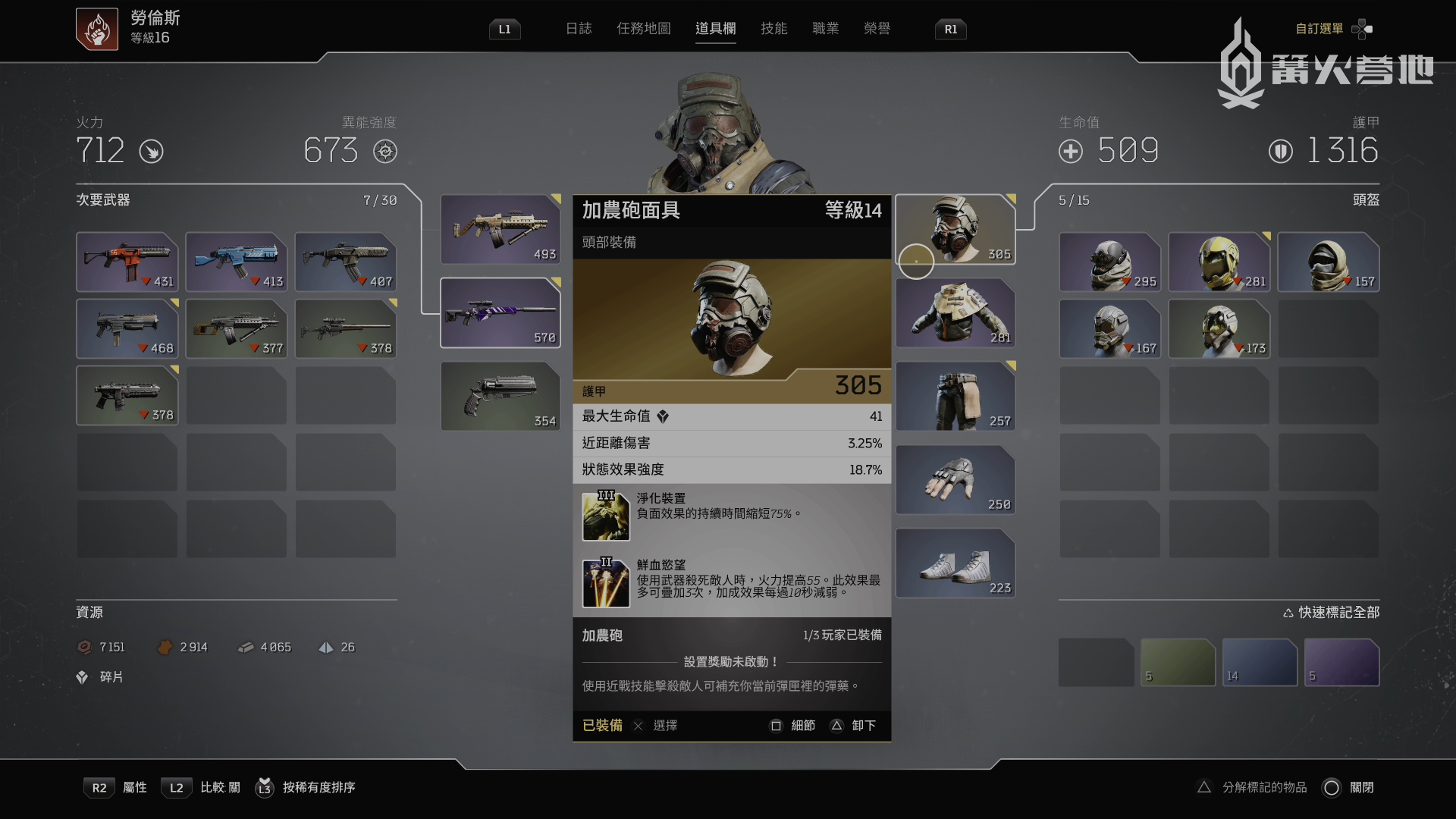Switch to the 日誌 tab
Screen dimensions: 1456x819
click(578, 29)
